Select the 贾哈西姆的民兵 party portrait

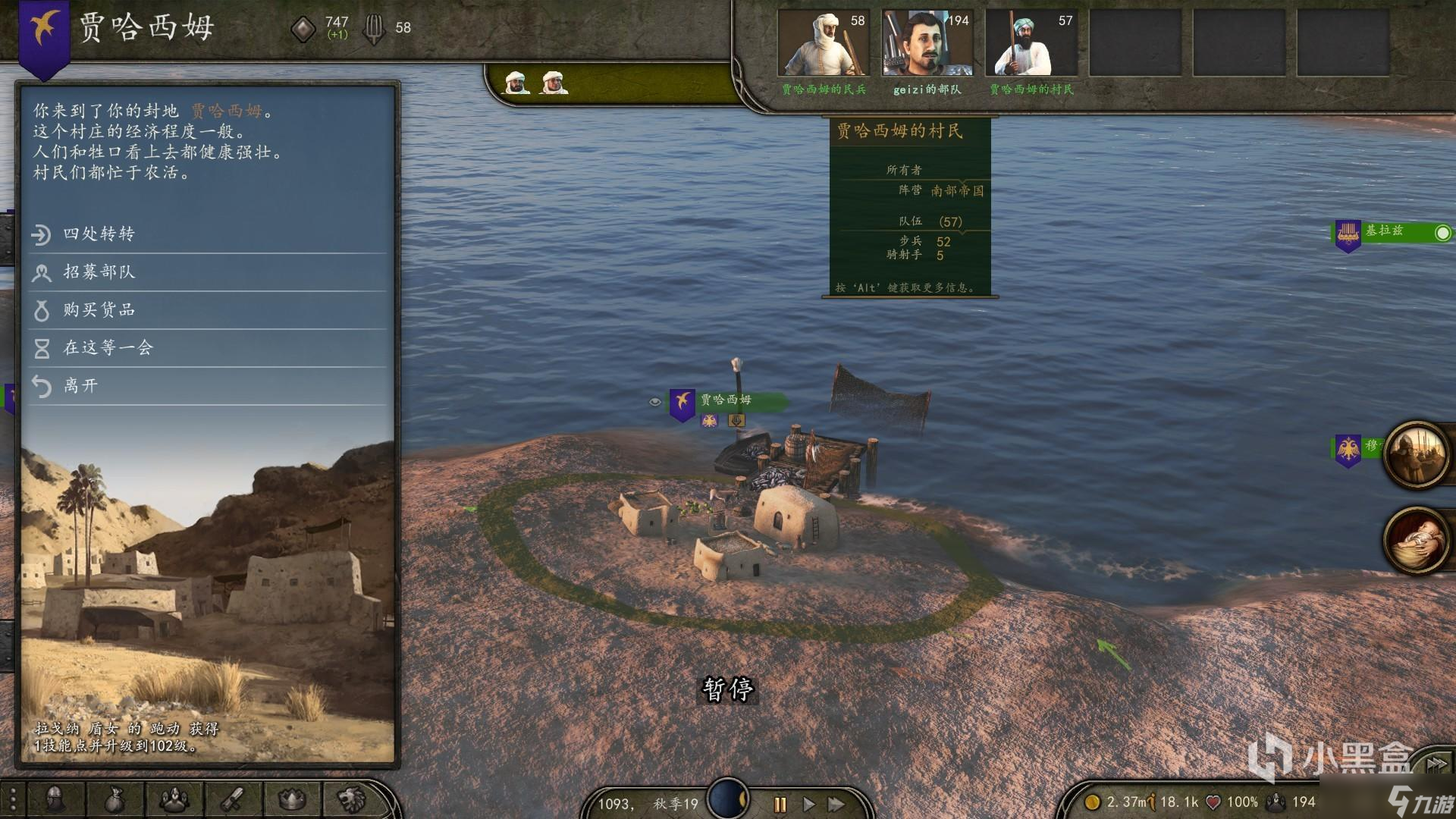click(x=824, y=43)
